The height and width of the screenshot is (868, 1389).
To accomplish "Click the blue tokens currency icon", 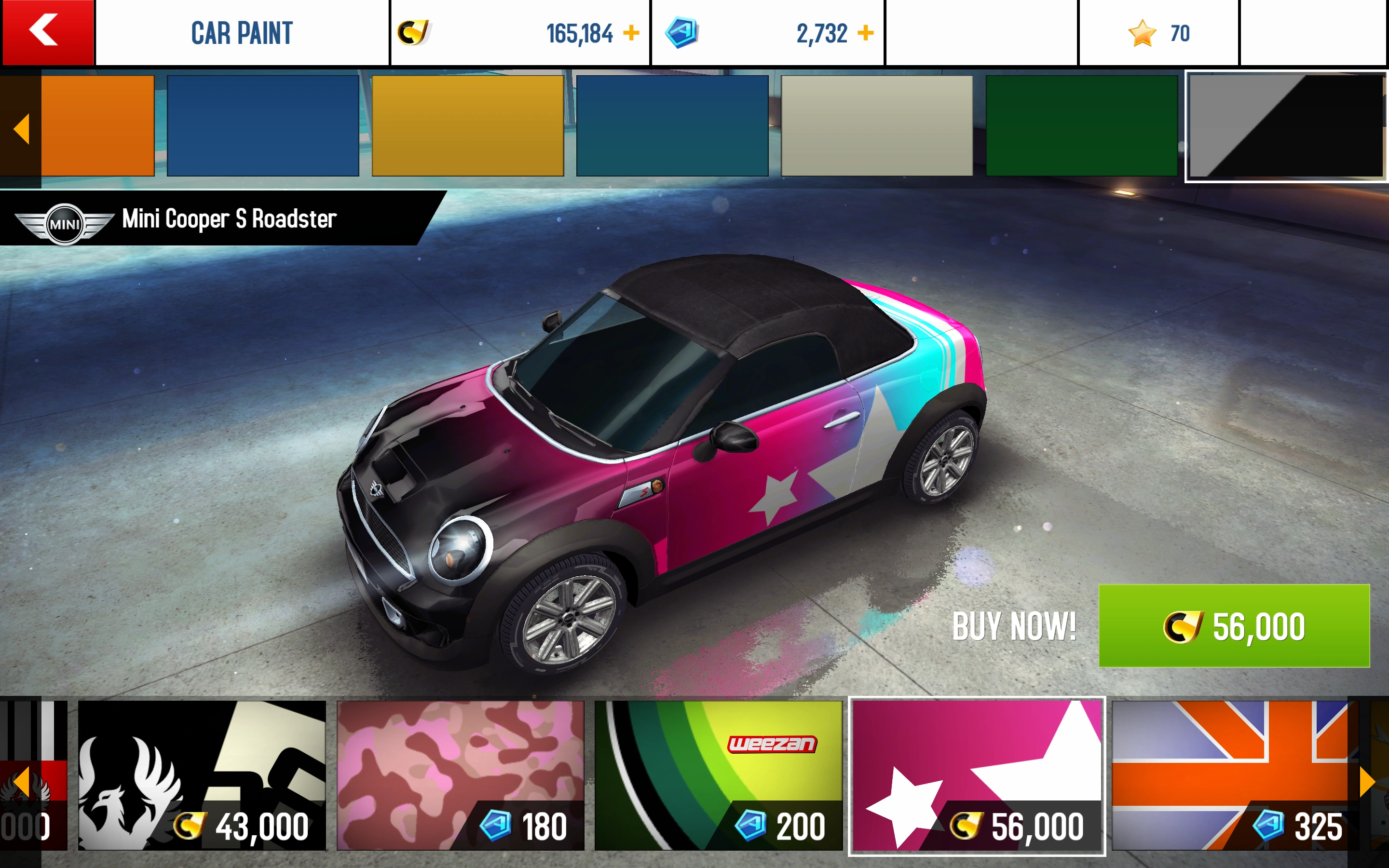I will pyautogui.click(x=683, y=33).
